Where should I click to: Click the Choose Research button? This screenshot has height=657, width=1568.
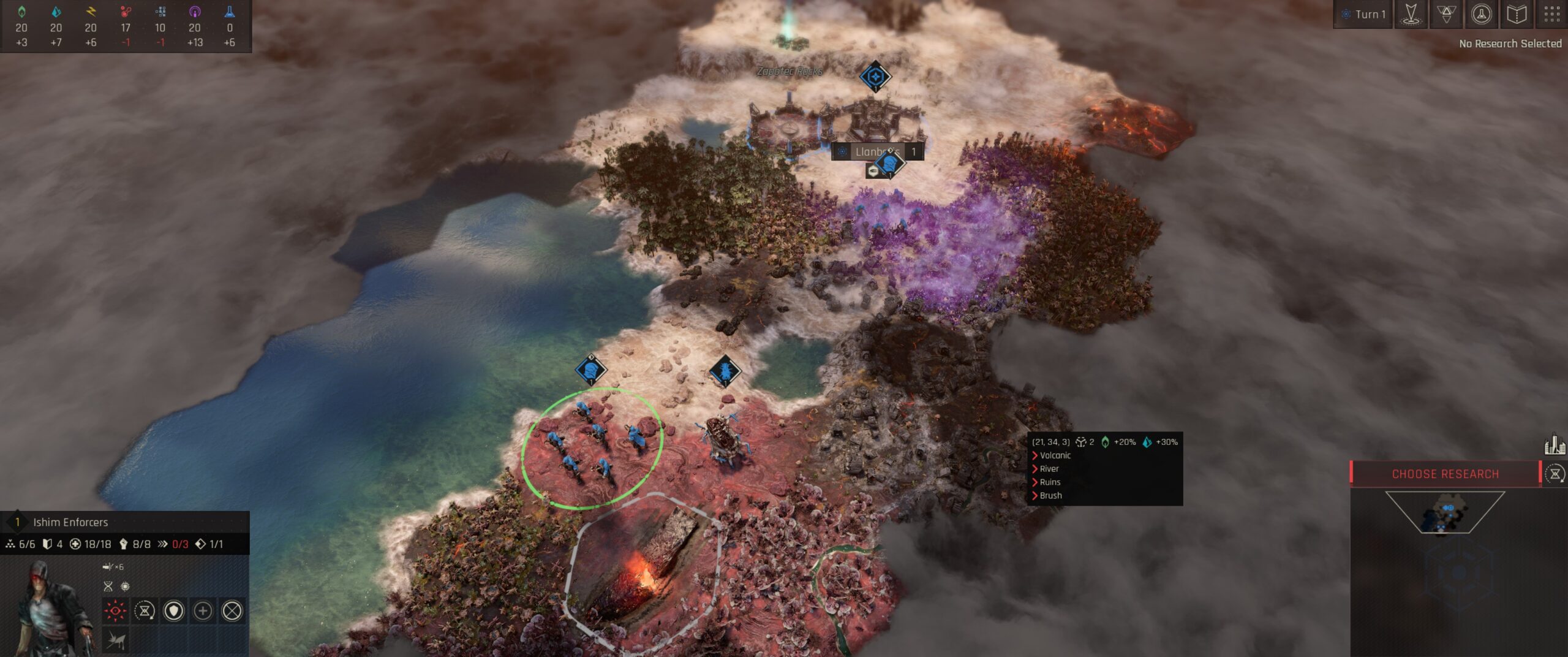[x=1445, y=474]
